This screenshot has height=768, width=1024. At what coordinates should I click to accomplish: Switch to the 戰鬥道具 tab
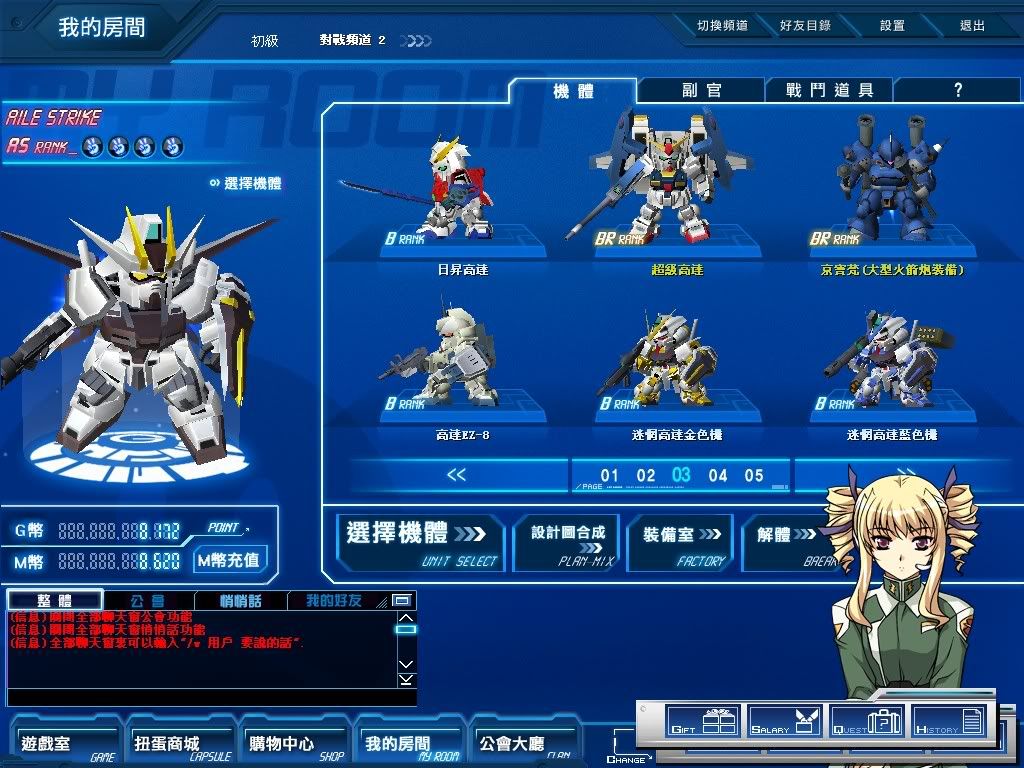point(829,90)
